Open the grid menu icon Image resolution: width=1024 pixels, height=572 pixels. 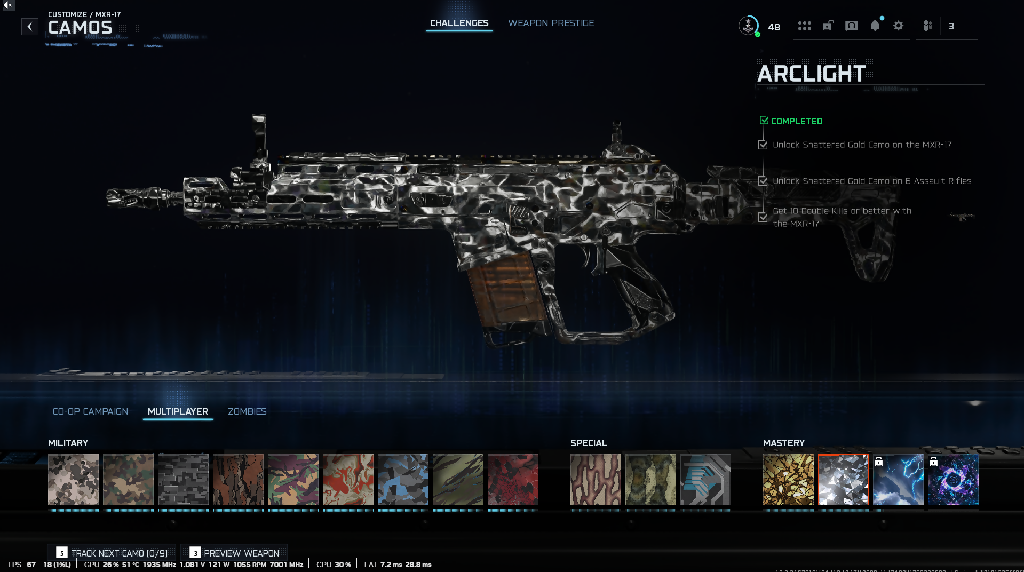pyautogui.click(x=803, y=26)
